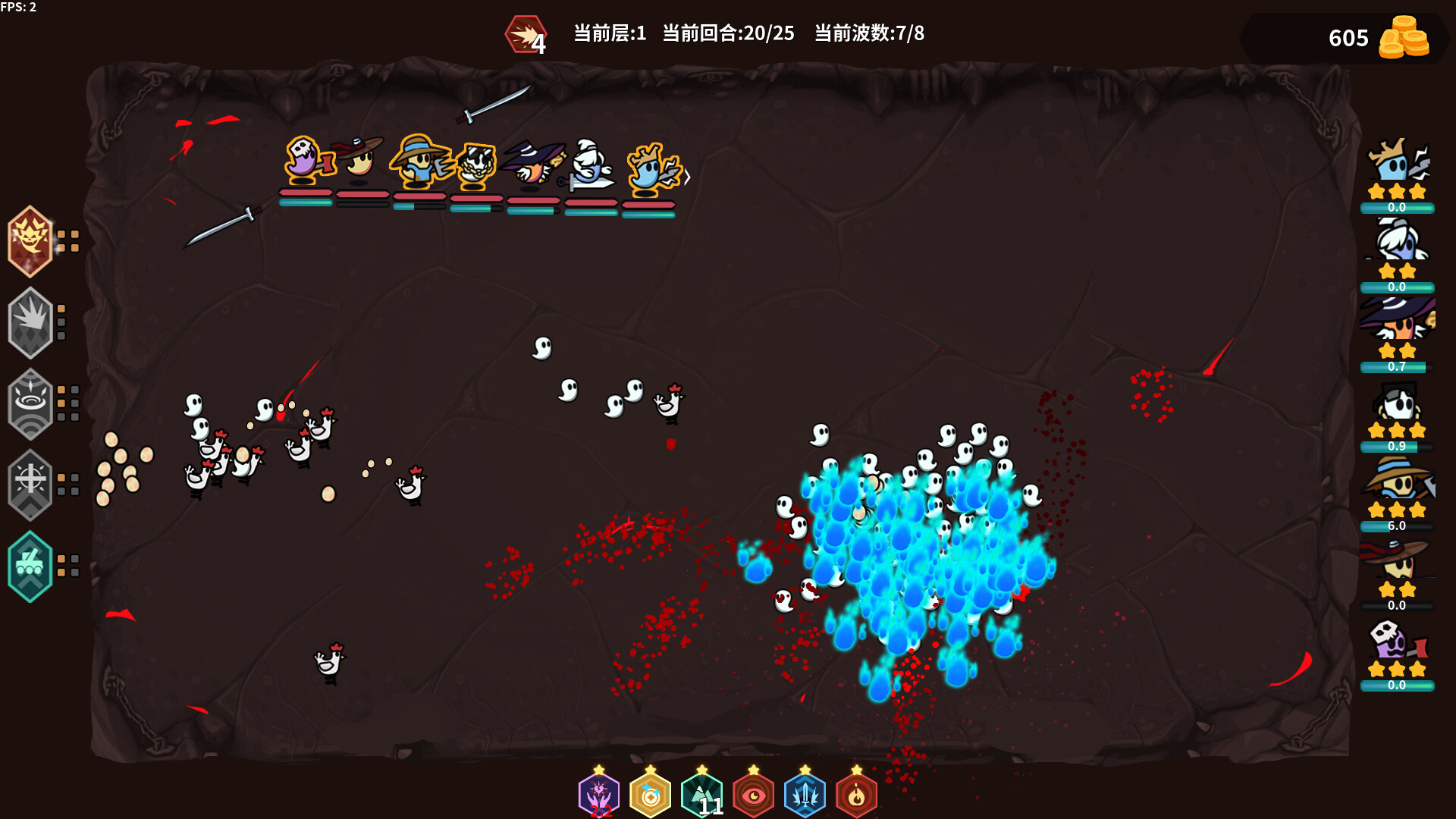The height and width of the screenshot is (819, 1456).
Task: Toggle the orange upgrade square beside the demon skill
Action: (x=67, y=237)
